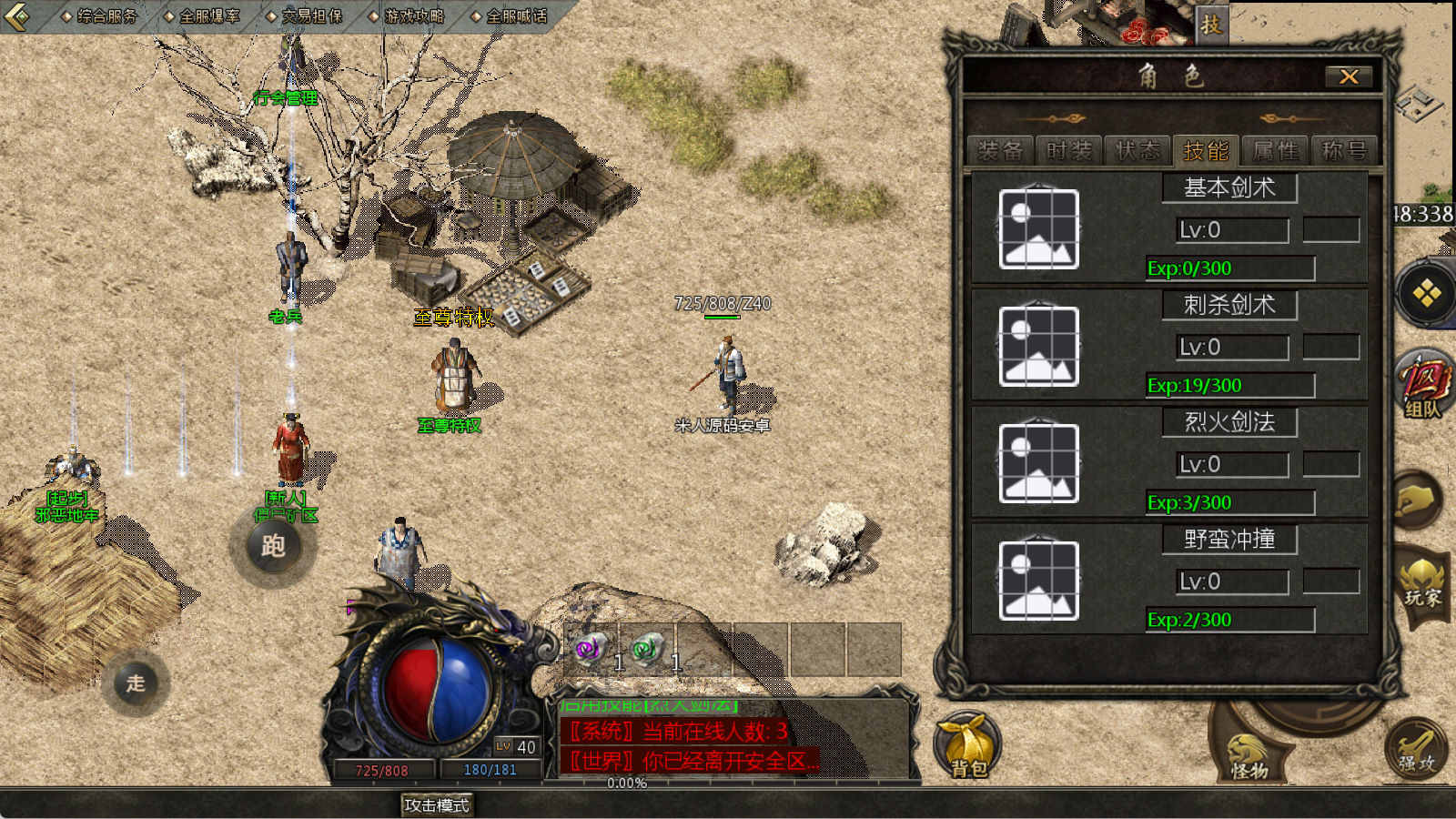The height and width of the screenshot is (819, 1456).
Task: Open the 游戏攻略 game guide
Action: pyautogui.click(x=414, y=16)
